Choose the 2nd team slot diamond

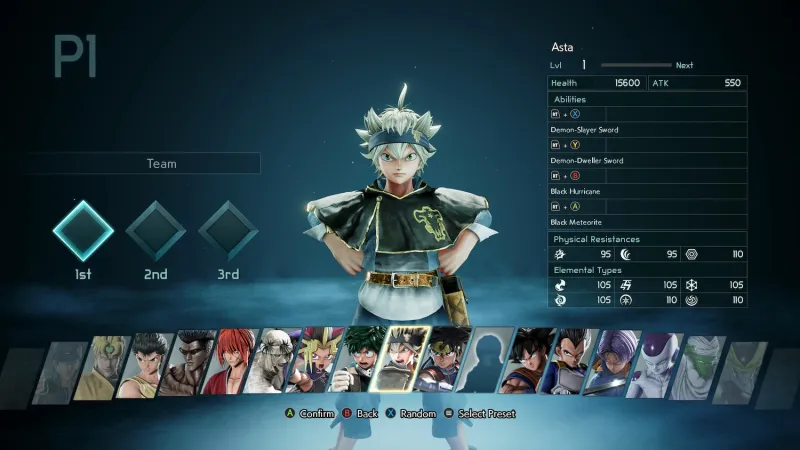155,231
